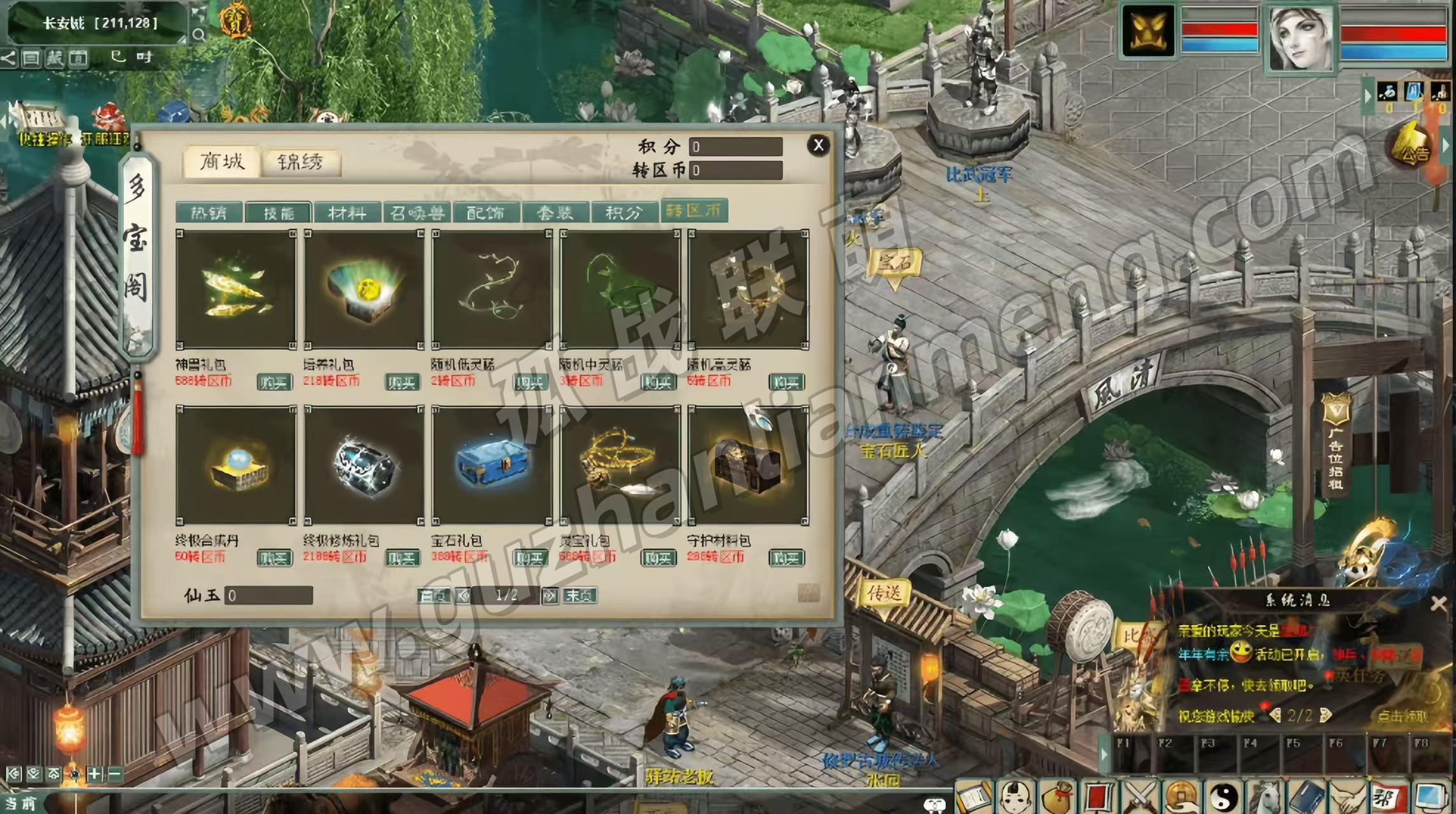Select the 守护材料包 chest thumbnail
Image resolution: width=1456 pixels, height=814 pixels.
click(748, 466)
